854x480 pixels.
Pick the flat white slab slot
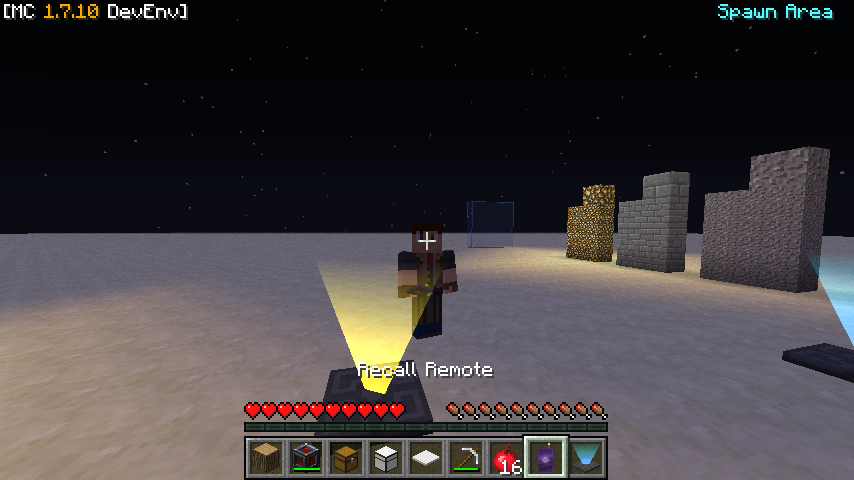click(x=426, y=457)
